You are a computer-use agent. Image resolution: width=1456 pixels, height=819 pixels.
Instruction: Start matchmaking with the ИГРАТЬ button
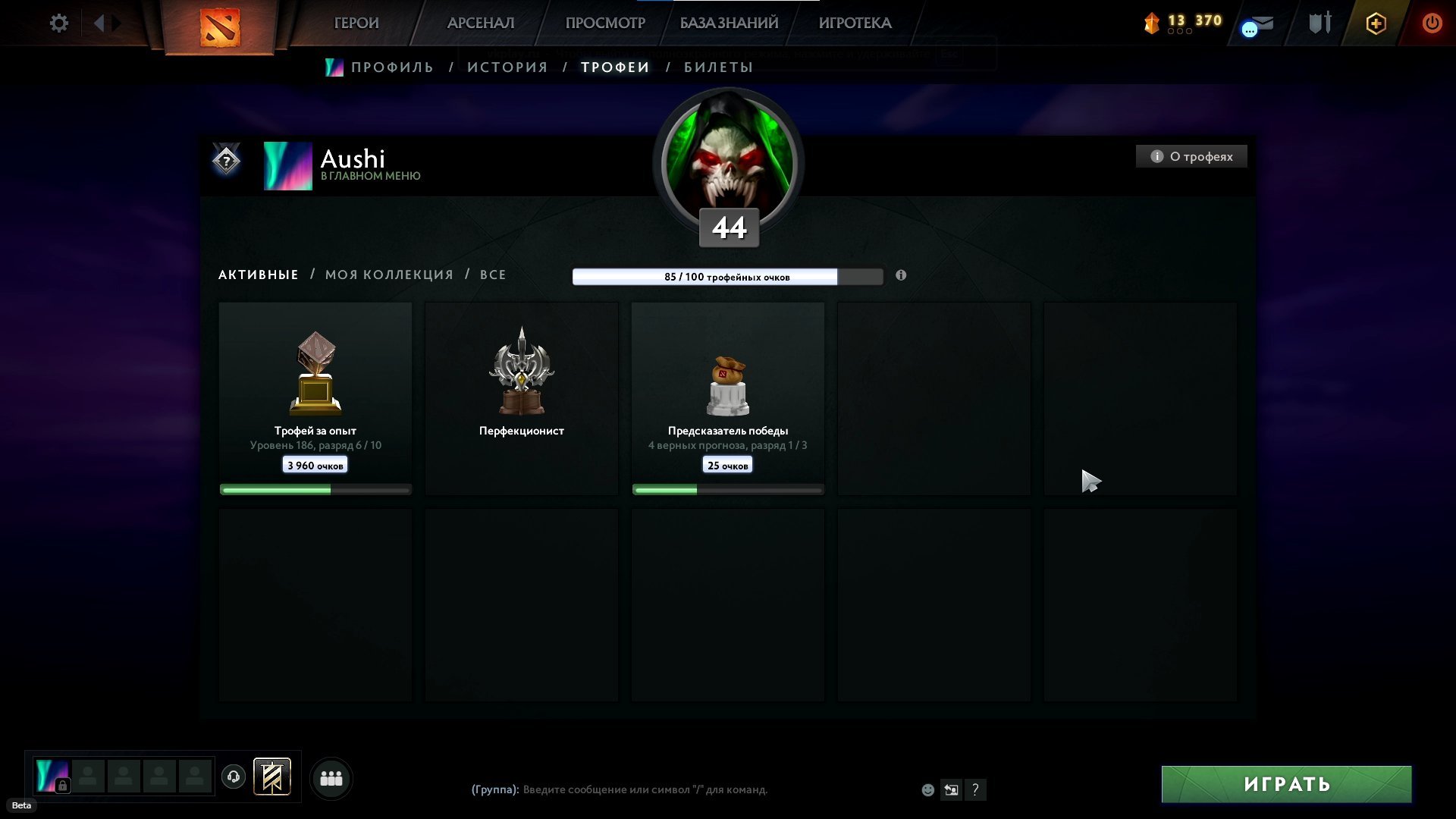click(1286, 784)
